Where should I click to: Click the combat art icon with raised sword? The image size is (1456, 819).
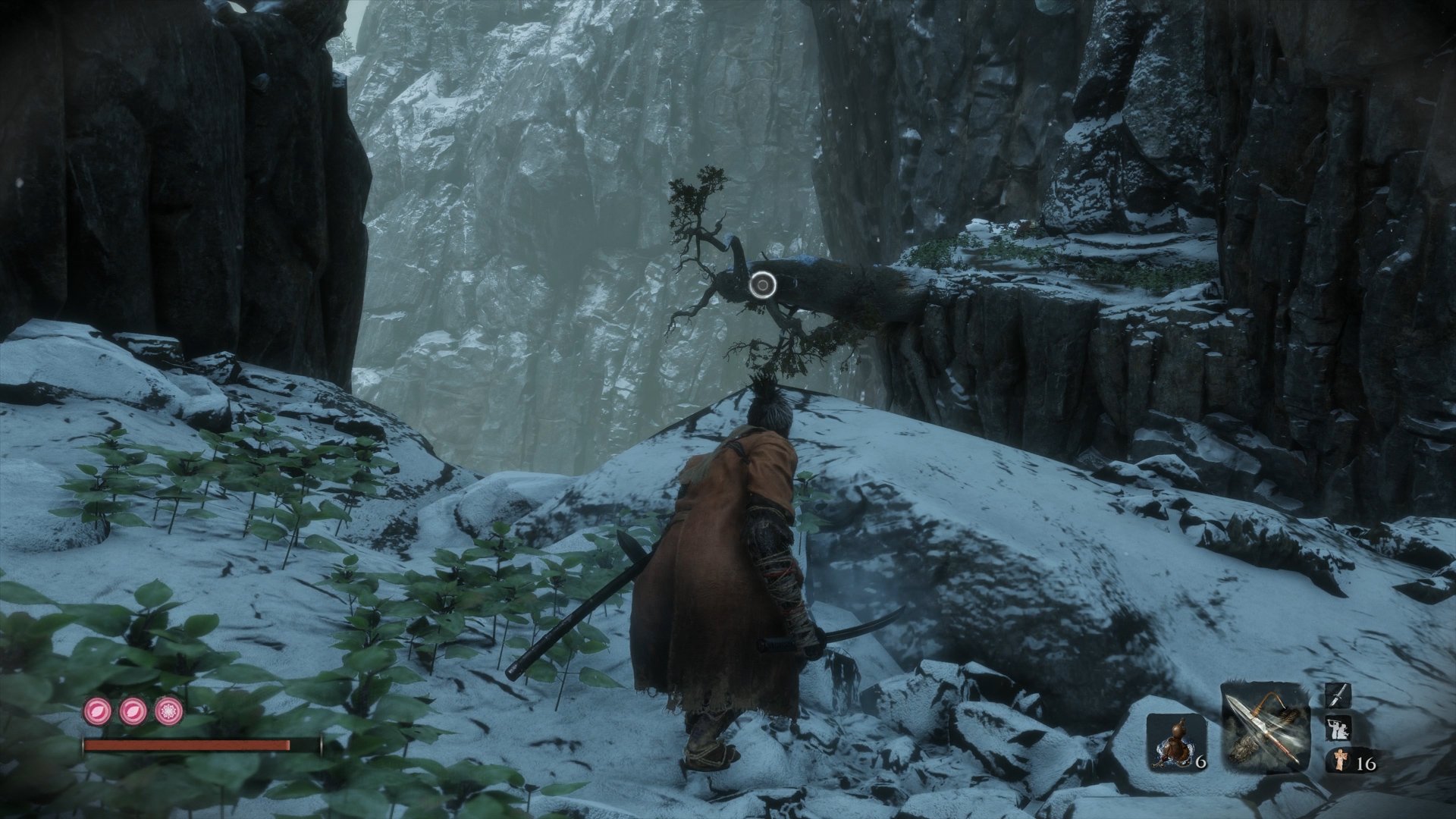tap(1338, 728)
